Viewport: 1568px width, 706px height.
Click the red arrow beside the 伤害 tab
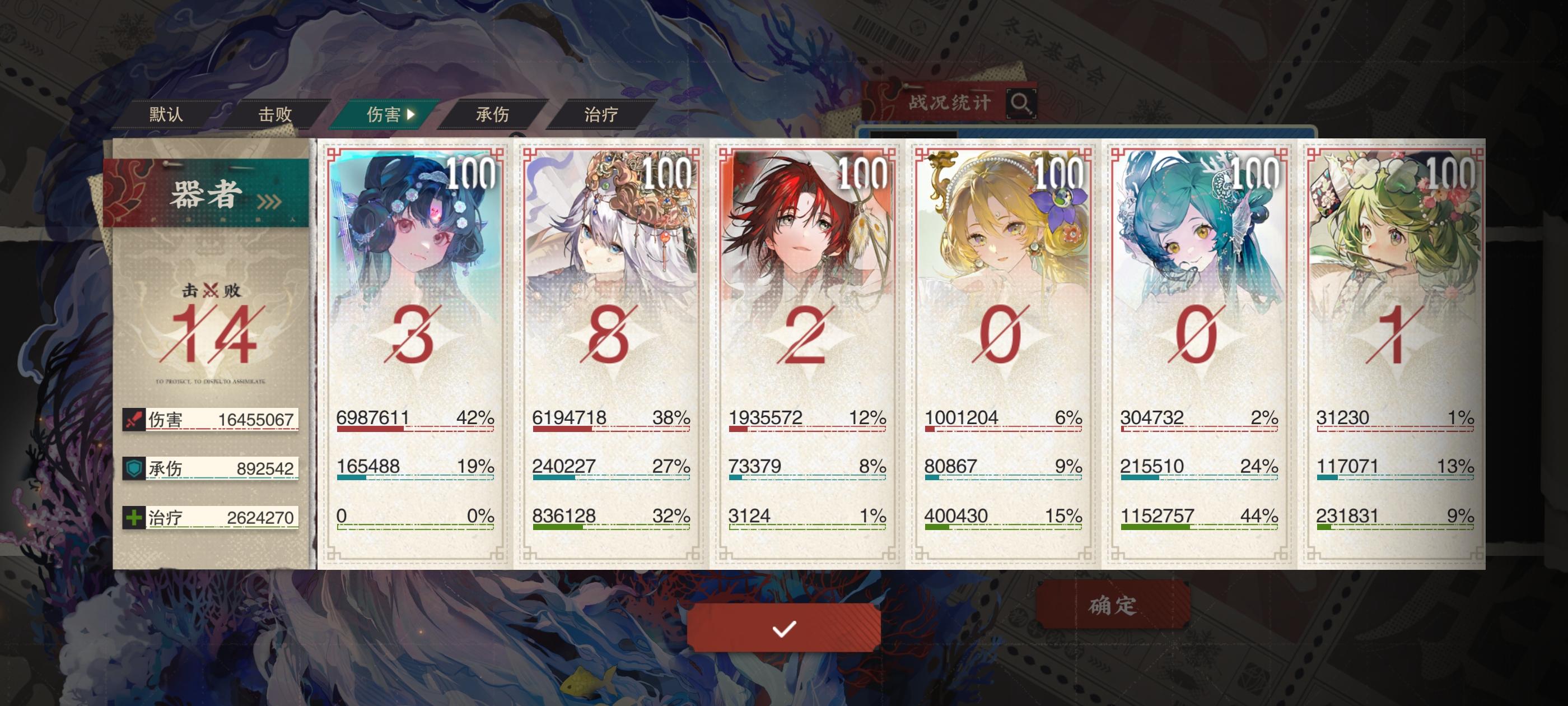pos(413,114)
